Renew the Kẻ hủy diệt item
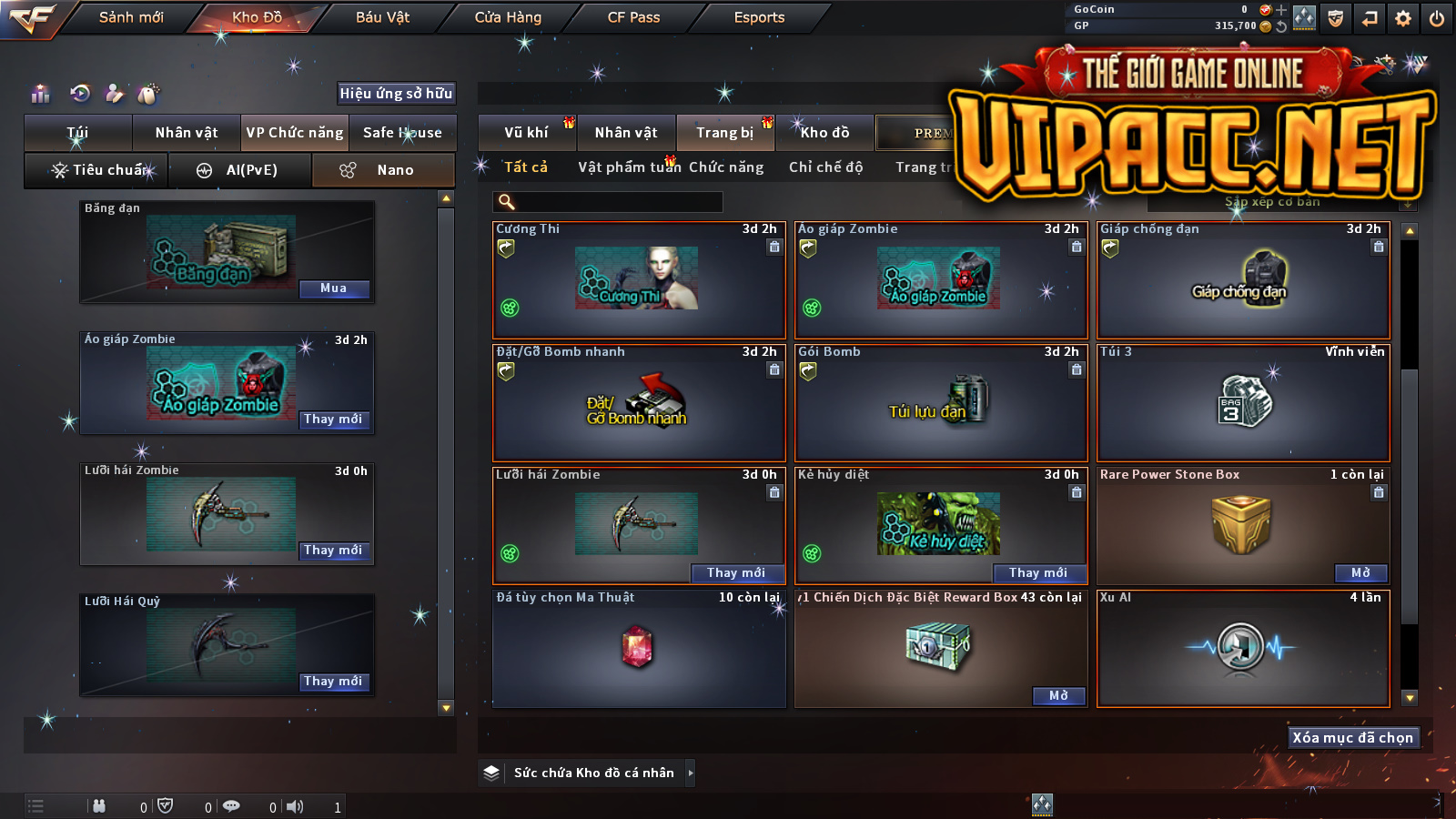Screen dimensions: 1456x819 click(1037, 572)
